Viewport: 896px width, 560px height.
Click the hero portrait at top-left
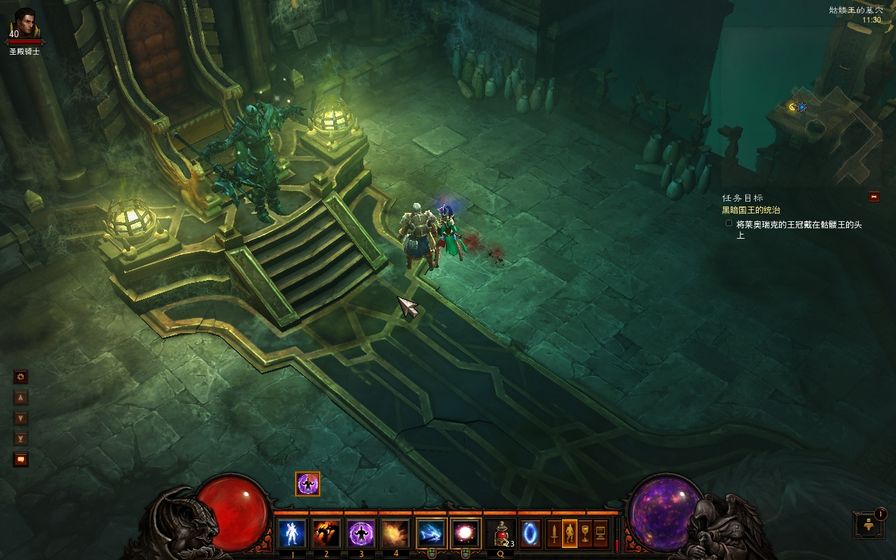[x=26, y=24]
